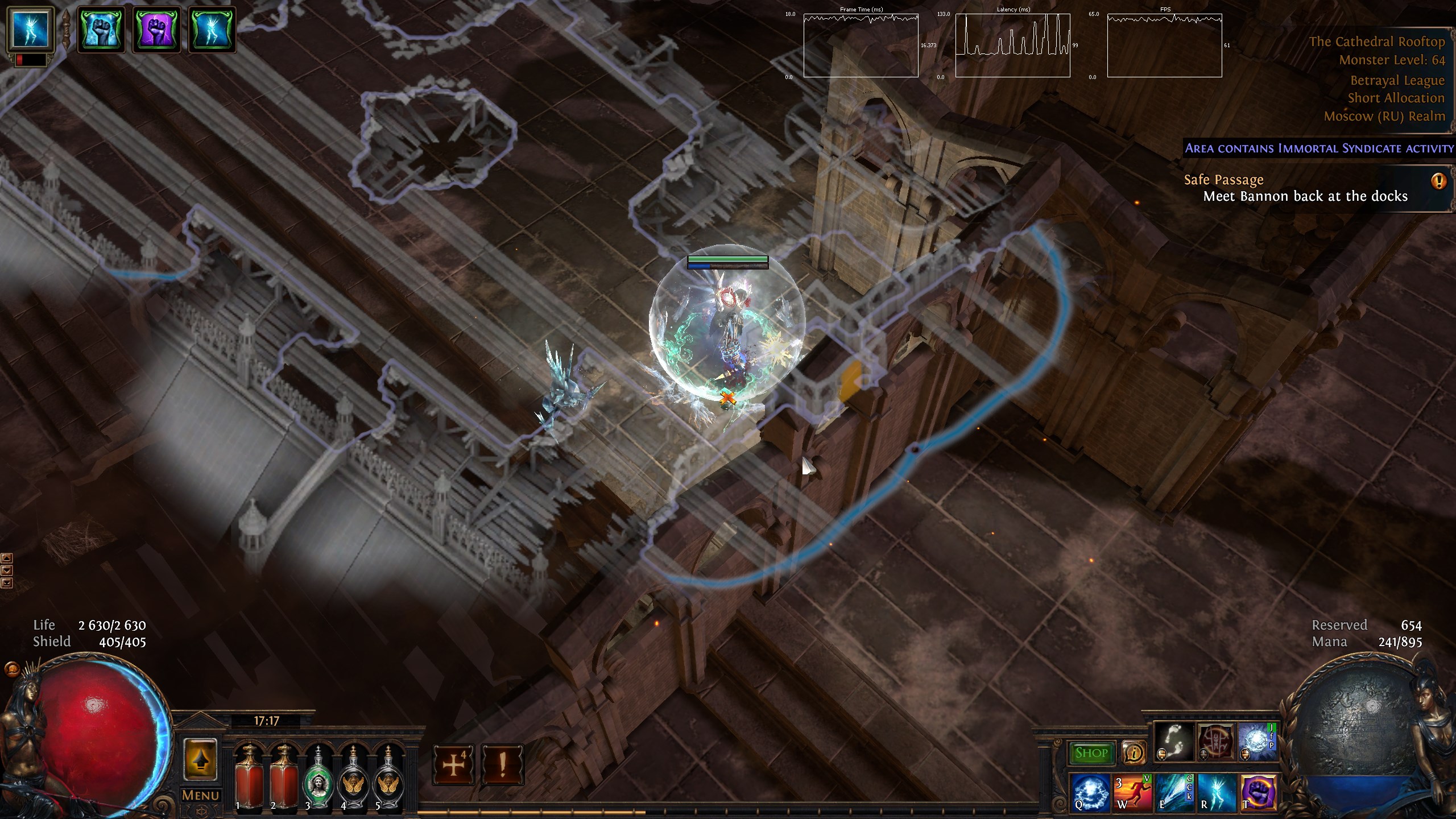Viewport: 1456px width, 819px height.
Task: Open the cross icon with number 4
Action: coord(453,766)
